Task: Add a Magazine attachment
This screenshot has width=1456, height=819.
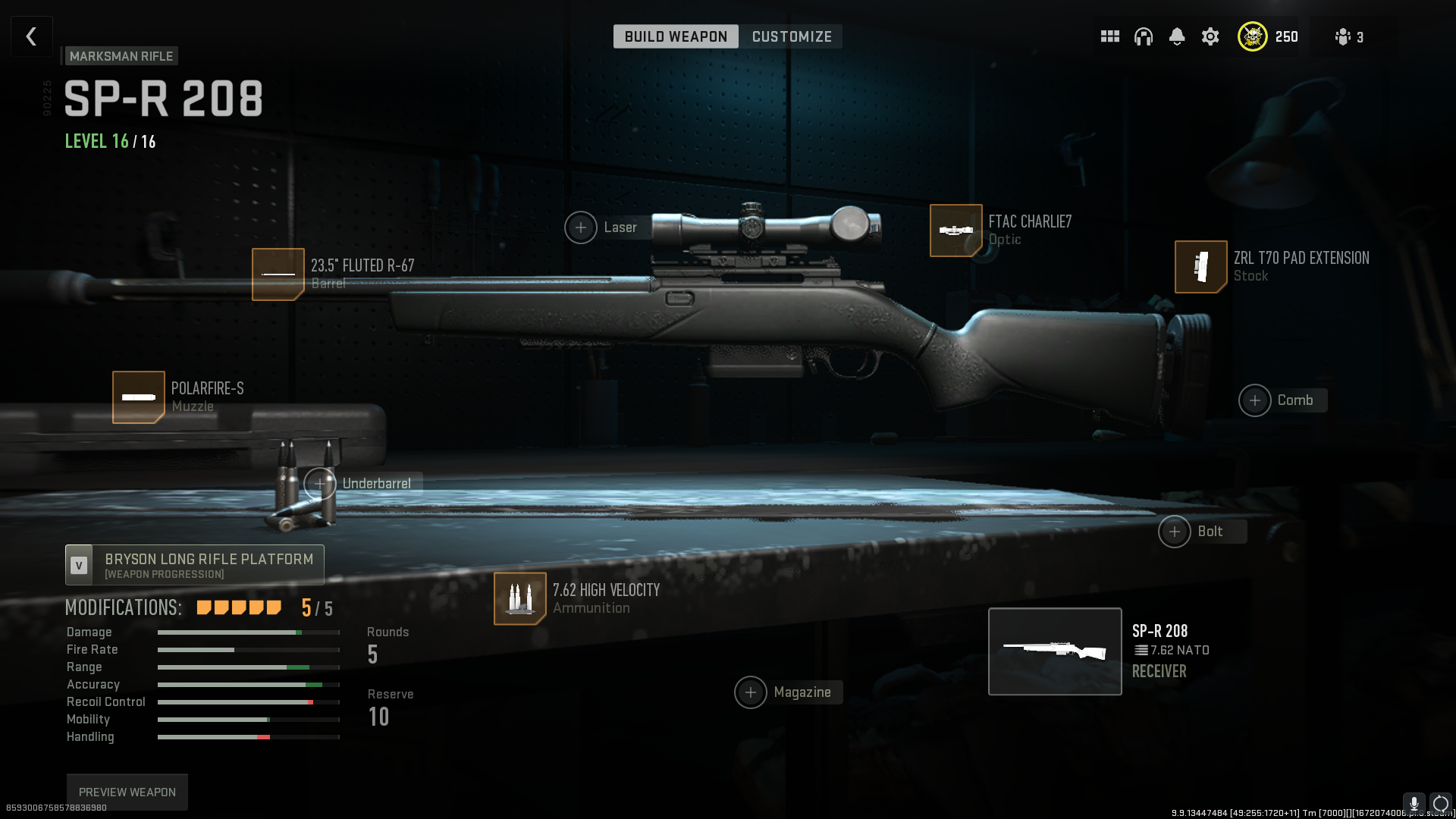Action: coord(751,692)
